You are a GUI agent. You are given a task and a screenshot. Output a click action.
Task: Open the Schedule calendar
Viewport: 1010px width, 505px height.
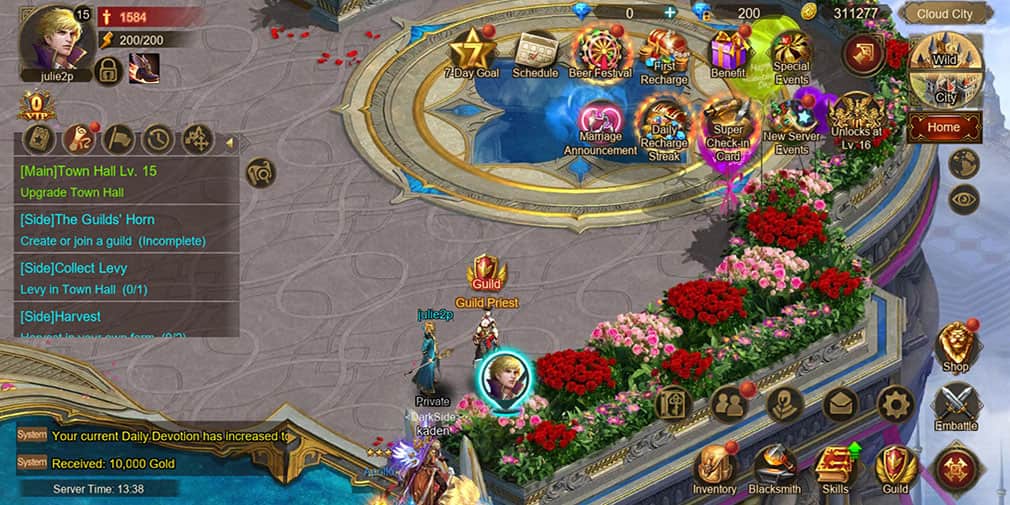pos(535,50)
